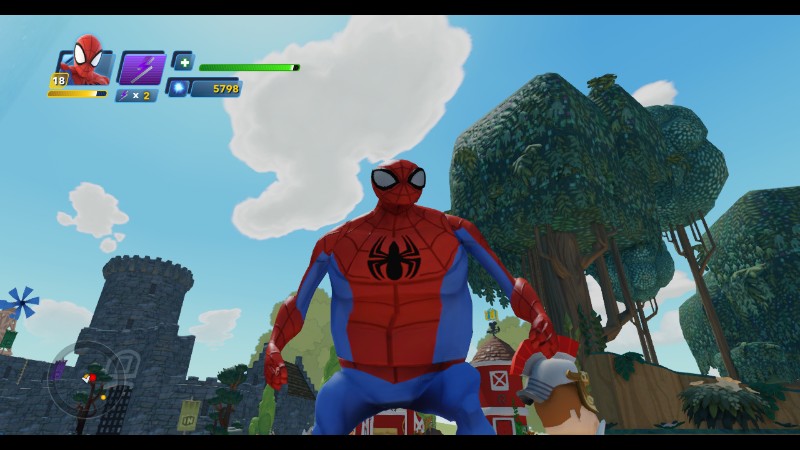Activate the purple magic wand tool
This screenshot has height=450, width=800.
(140, 68)
